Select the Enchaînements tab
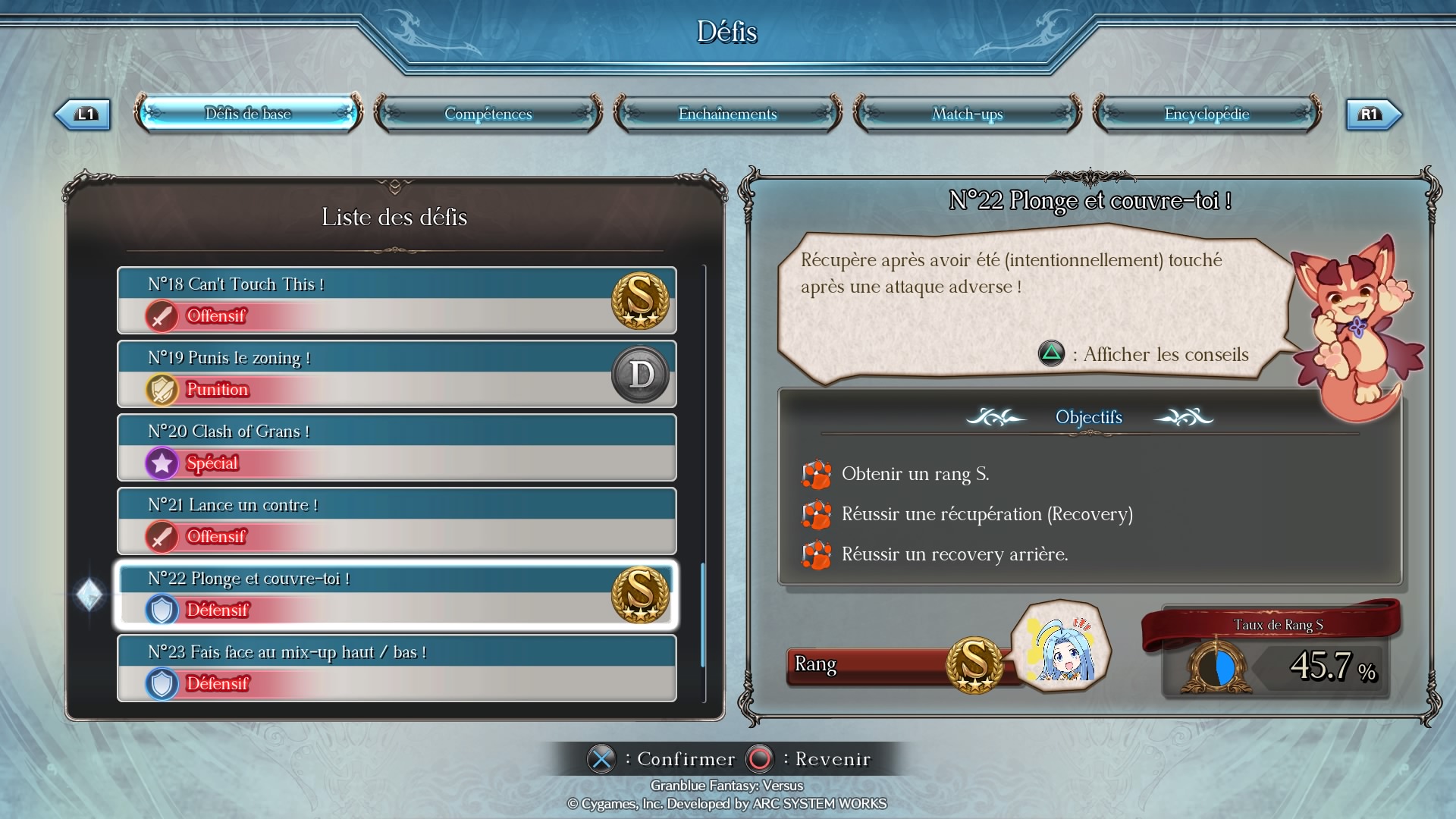 (727, 114)
